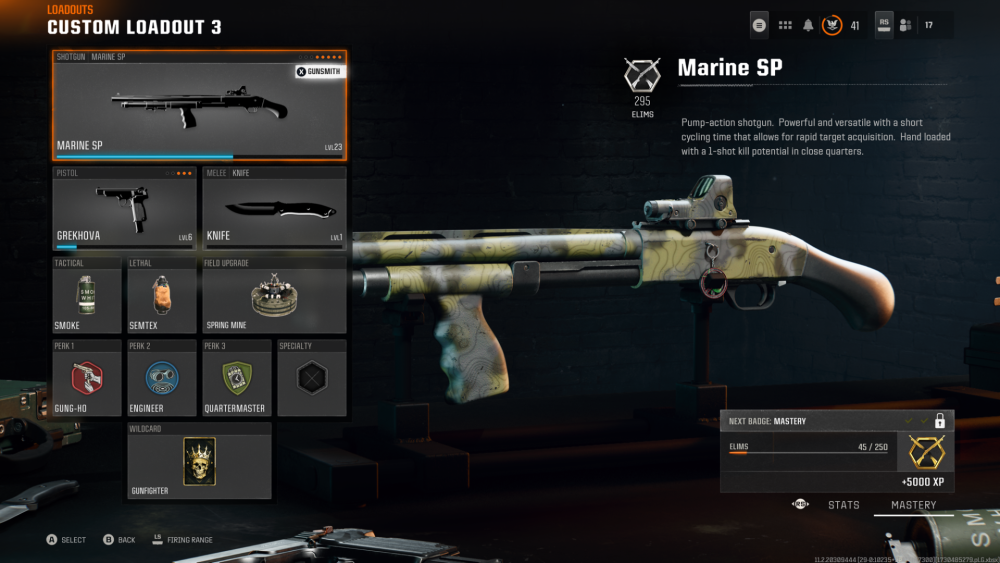The image size is (1000, 563).
Task: View the player rank emblem
Action: coord(832,25)
